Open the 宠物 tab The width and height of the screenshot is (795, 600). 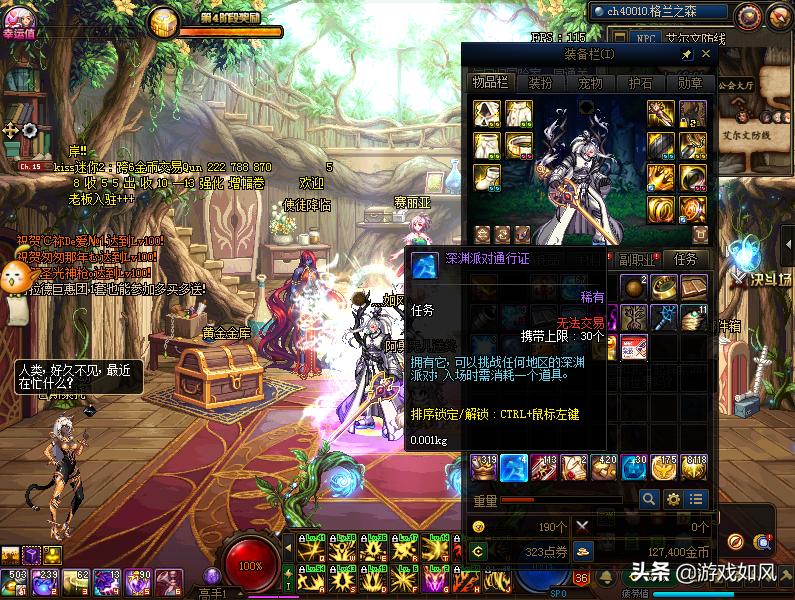590,83
